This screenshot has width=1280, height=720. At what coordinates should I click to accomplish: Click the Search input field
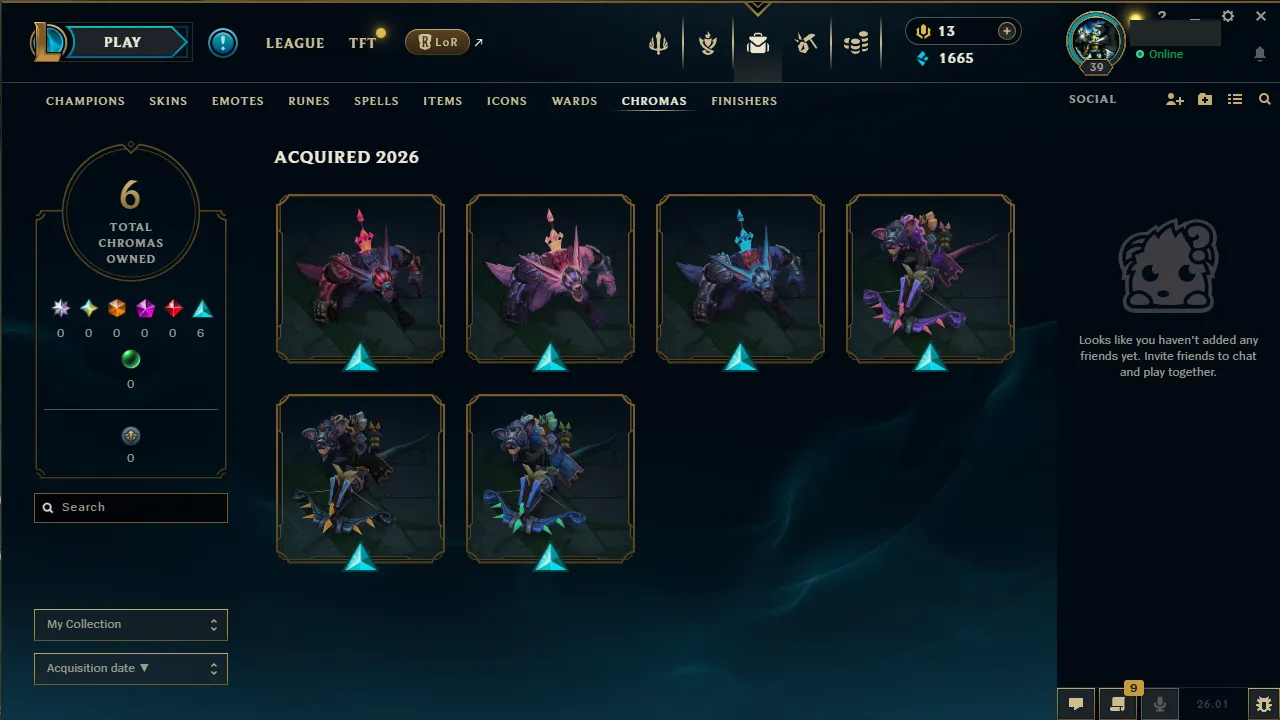coord(130,507)
